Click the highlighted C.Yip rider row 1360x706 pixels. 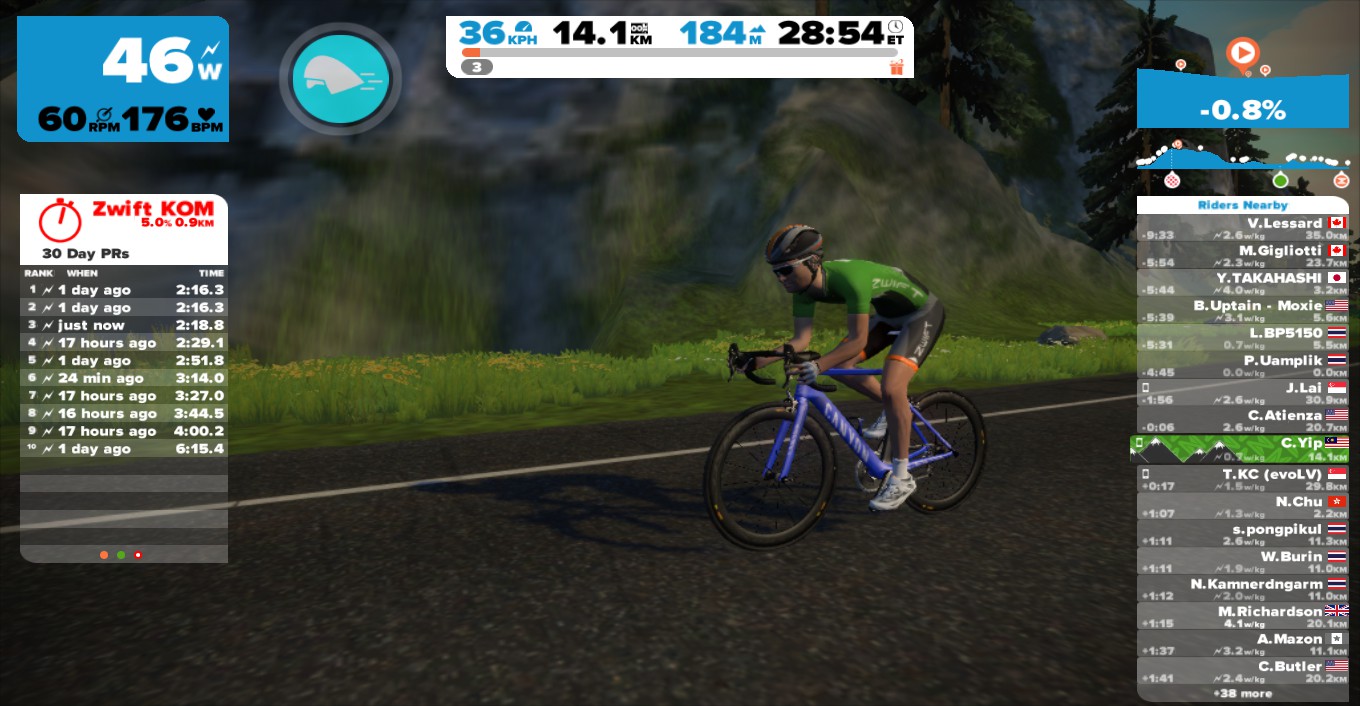click(1243, 448)
